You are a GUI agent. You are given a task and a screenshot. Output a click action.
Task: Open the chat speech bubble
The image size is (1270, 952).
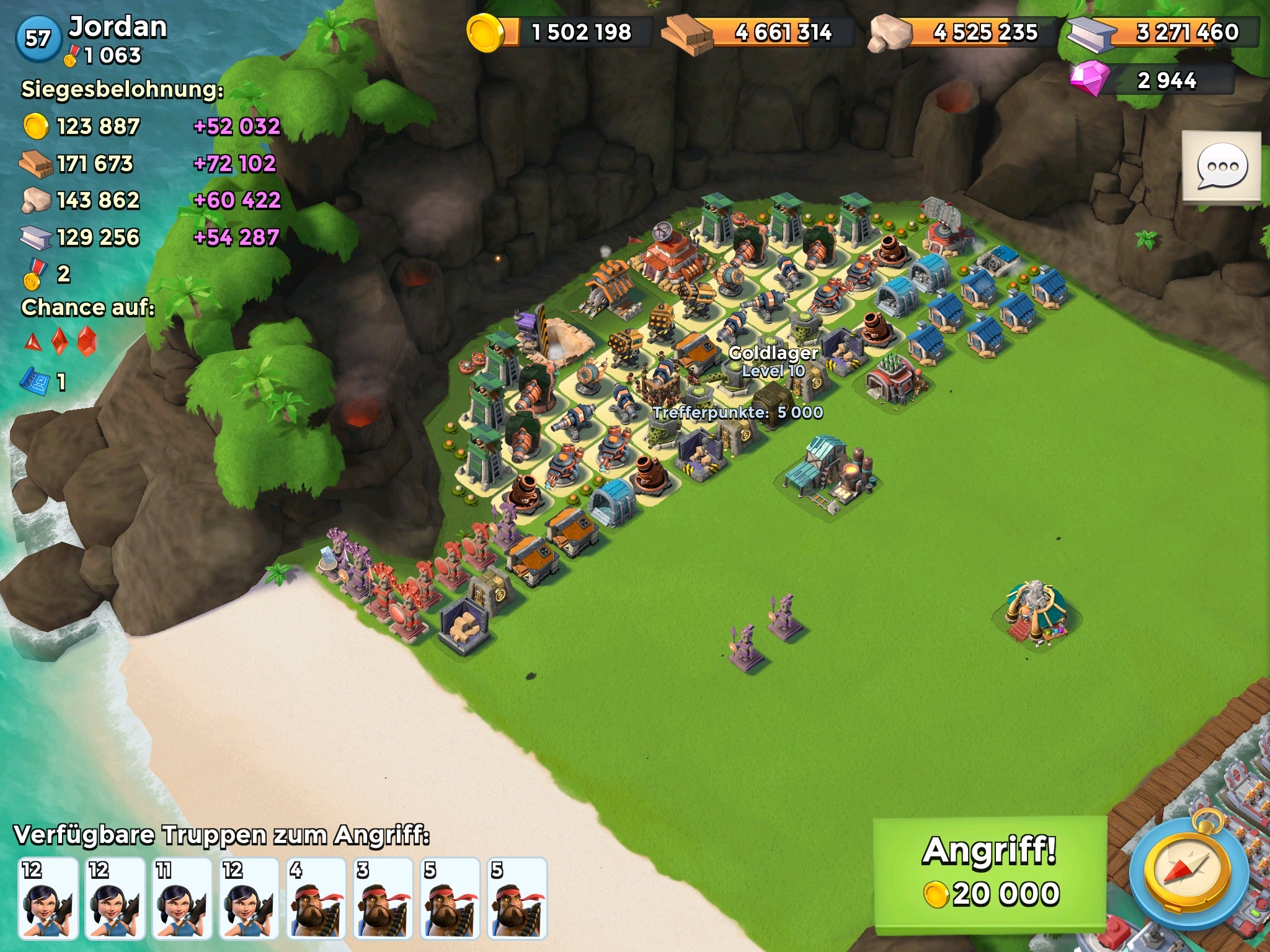coord(1222,166)
